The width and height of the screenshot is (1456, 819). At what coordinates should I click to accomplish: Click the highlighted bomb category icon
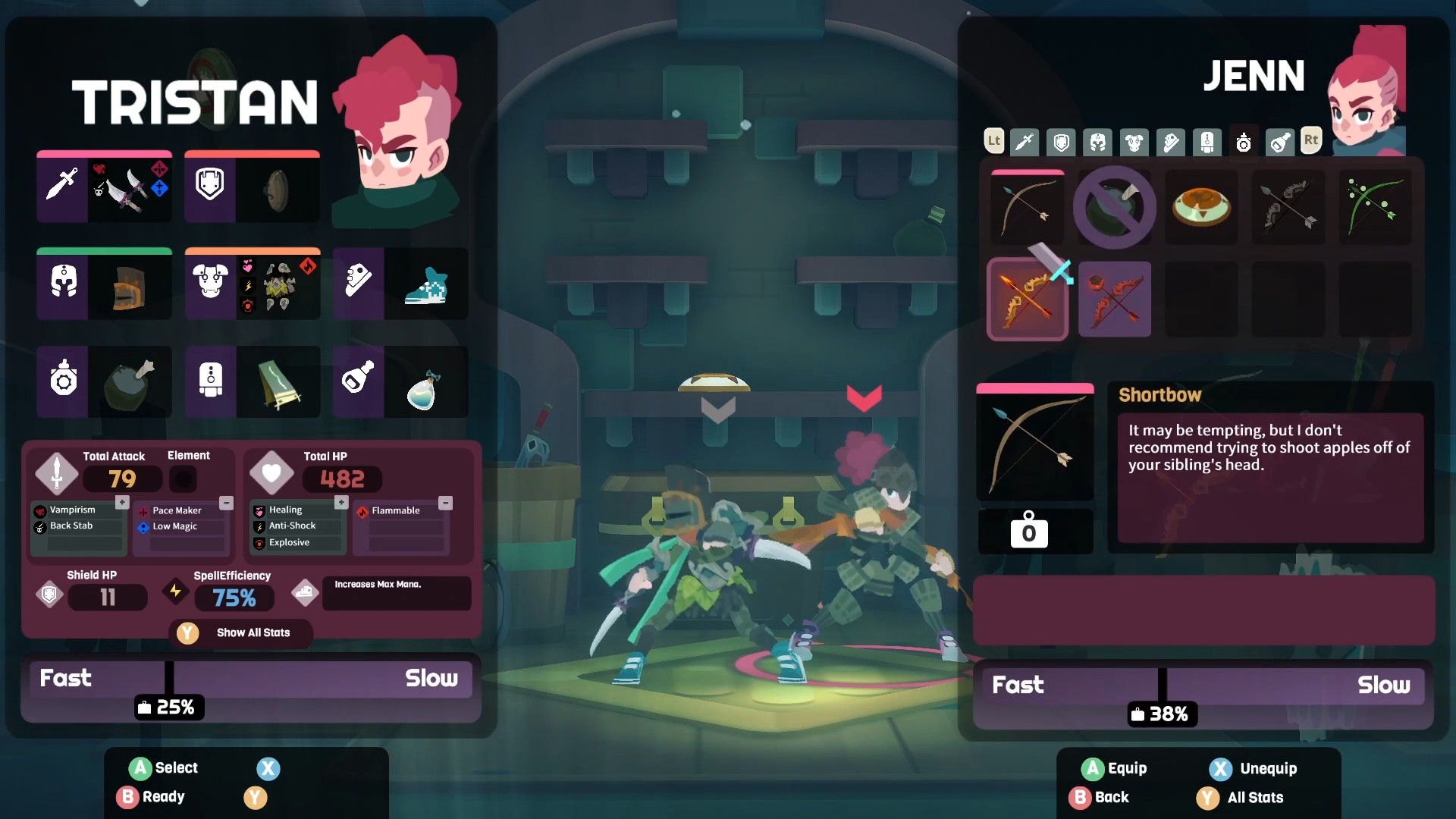point(1244,142)
